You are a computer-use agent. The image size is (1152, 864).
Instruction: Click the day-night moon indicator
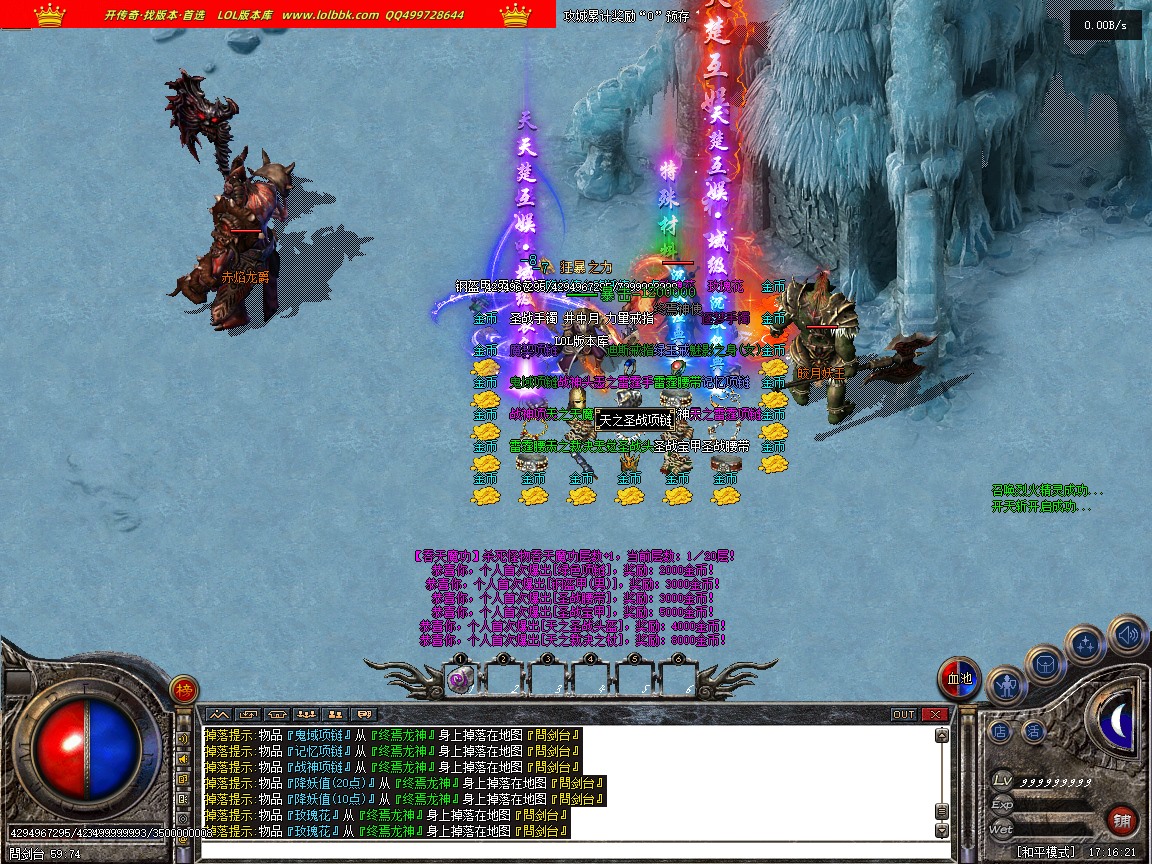pyautogui.click(x=1118, y=721)
